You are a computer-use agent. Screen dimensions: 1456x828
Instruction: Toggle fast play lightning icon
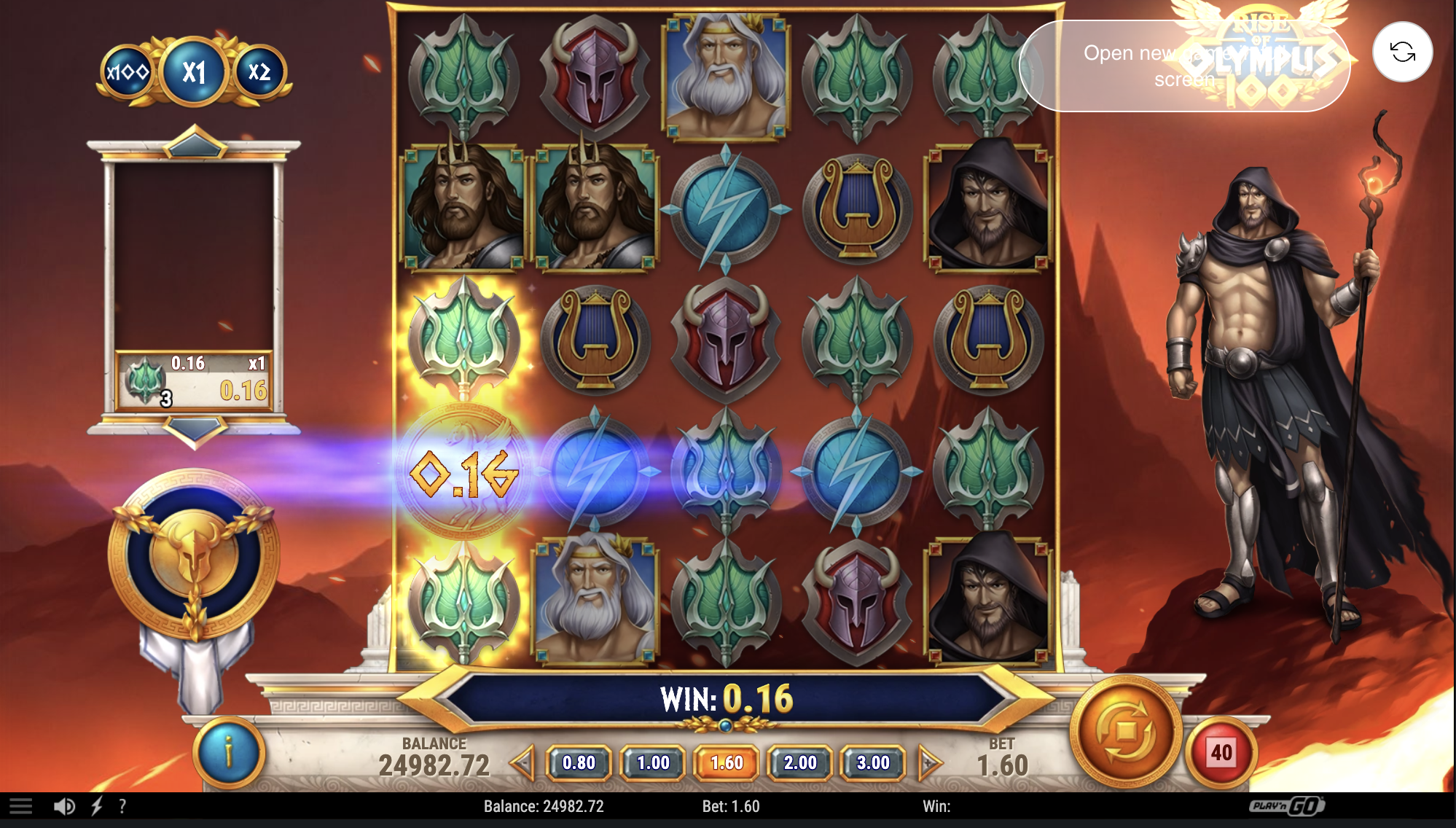pyautogui.click(x=97, y=806)
